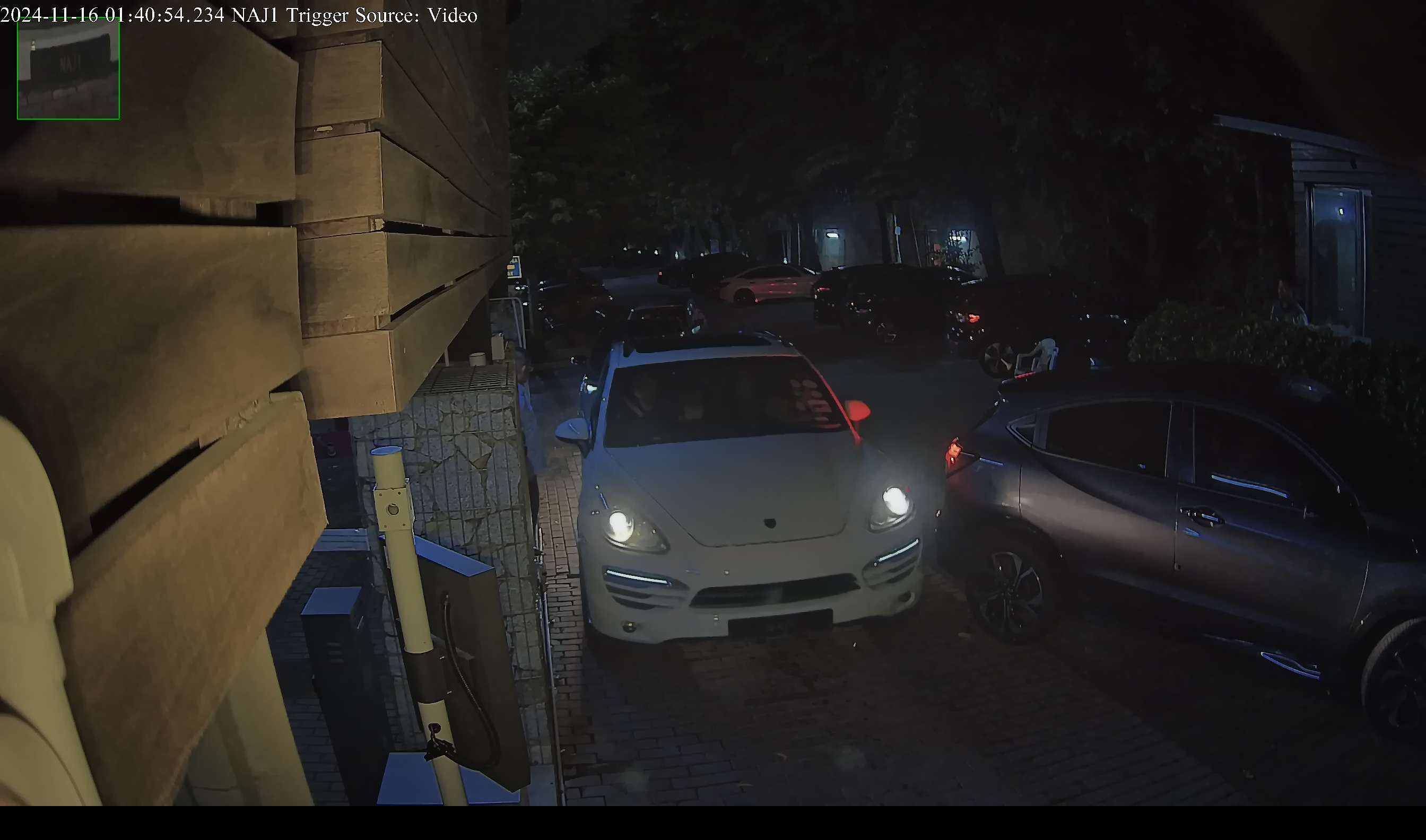Open the green-framed plate snapshot thumbnail
The height and width of the screenshot is (840, 1426).
[68, 68]
